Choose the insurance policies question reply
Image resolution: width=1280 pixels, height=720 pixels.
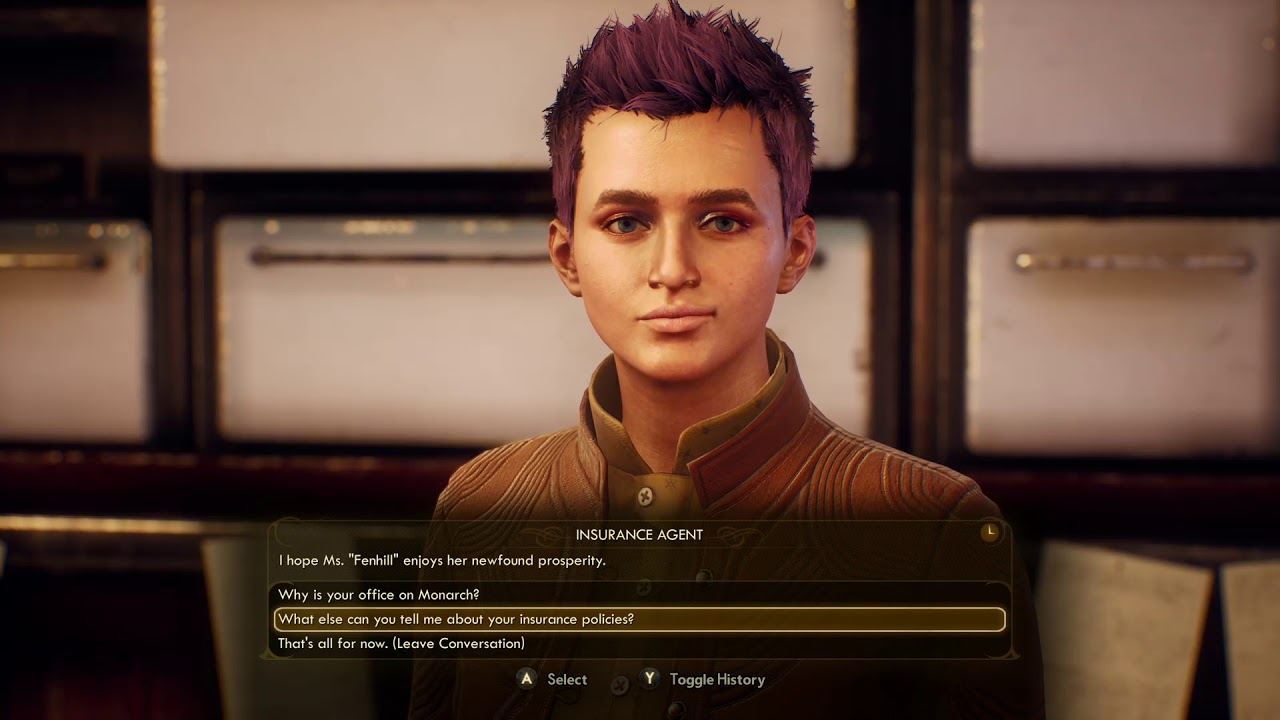(x=456, y=620)
